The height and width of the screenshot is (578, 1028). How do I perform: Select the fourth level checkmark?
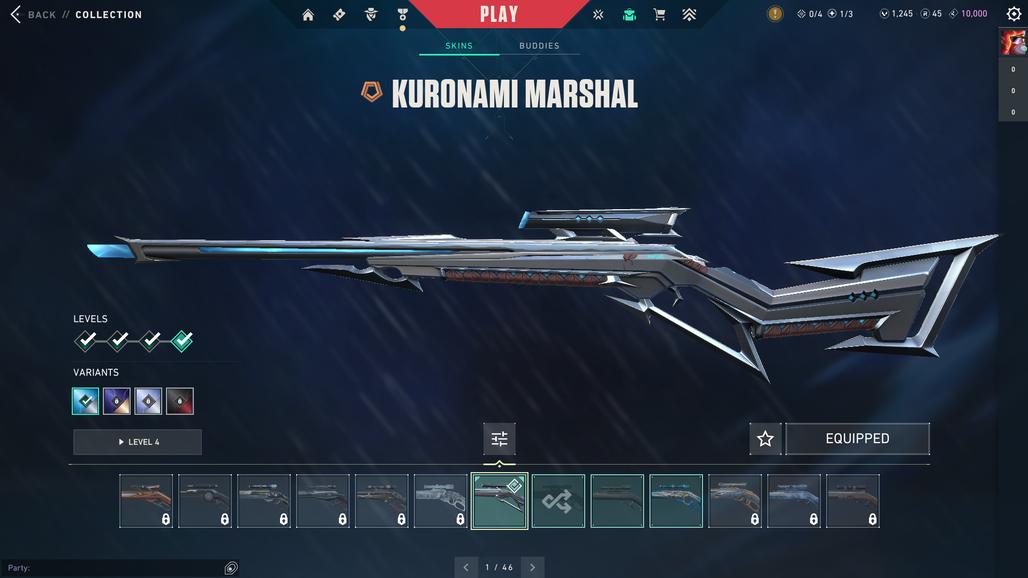click(x=182, y=341)
